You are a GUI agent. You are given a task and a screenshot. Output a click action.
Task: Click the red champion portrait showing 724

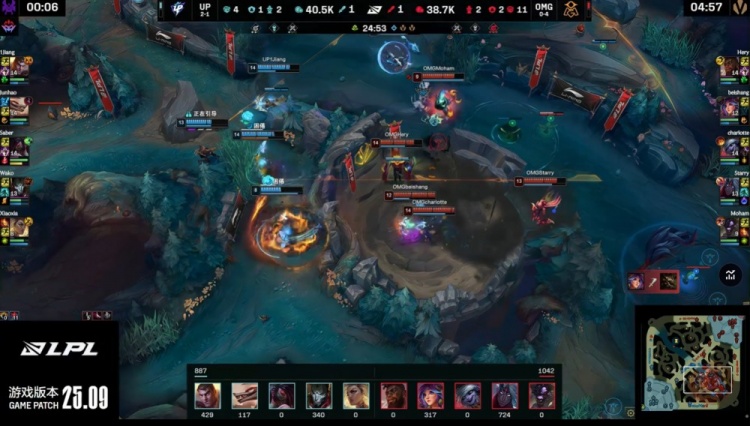click(x=505, y=394)
